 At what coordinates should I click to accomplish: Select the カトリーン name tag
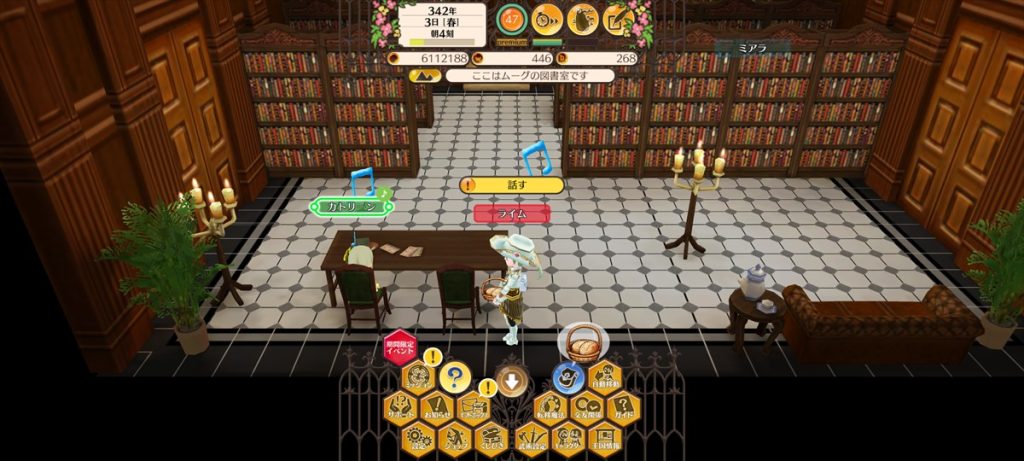coord(351,207)
